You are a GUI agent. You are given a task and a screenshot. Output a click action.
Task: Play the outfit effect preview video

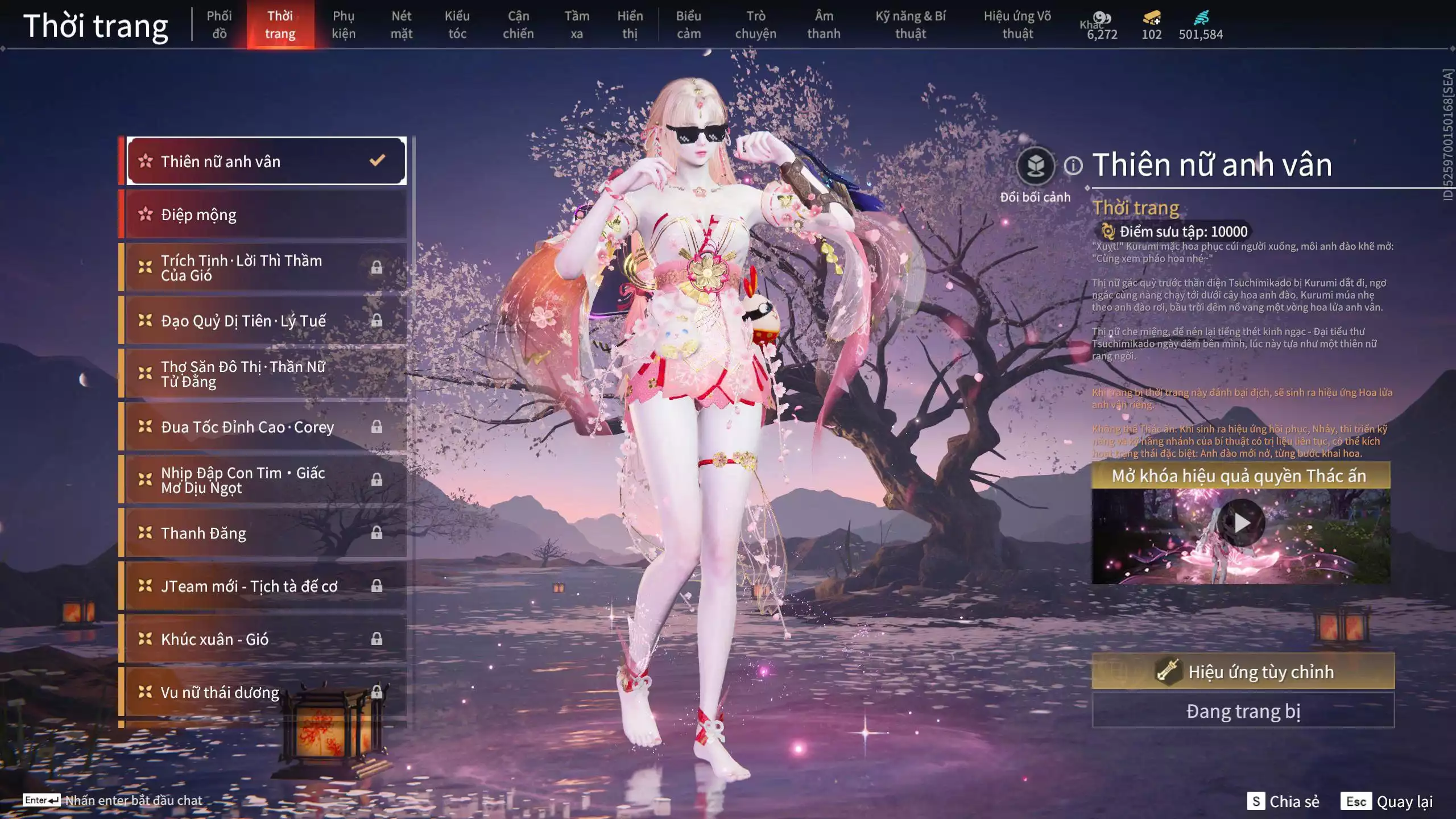(1240, 523)
